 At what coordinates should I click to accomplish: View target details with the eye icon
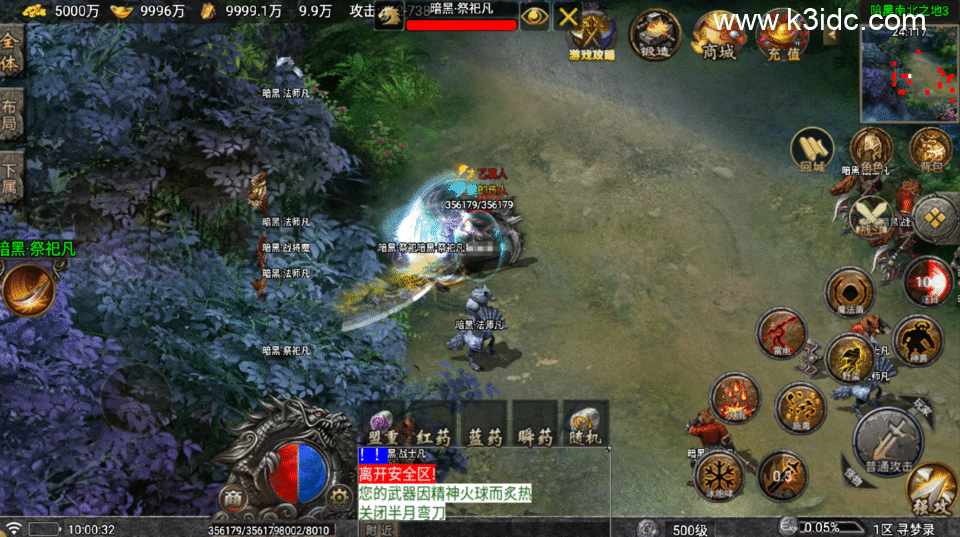[x=535, y=16]
